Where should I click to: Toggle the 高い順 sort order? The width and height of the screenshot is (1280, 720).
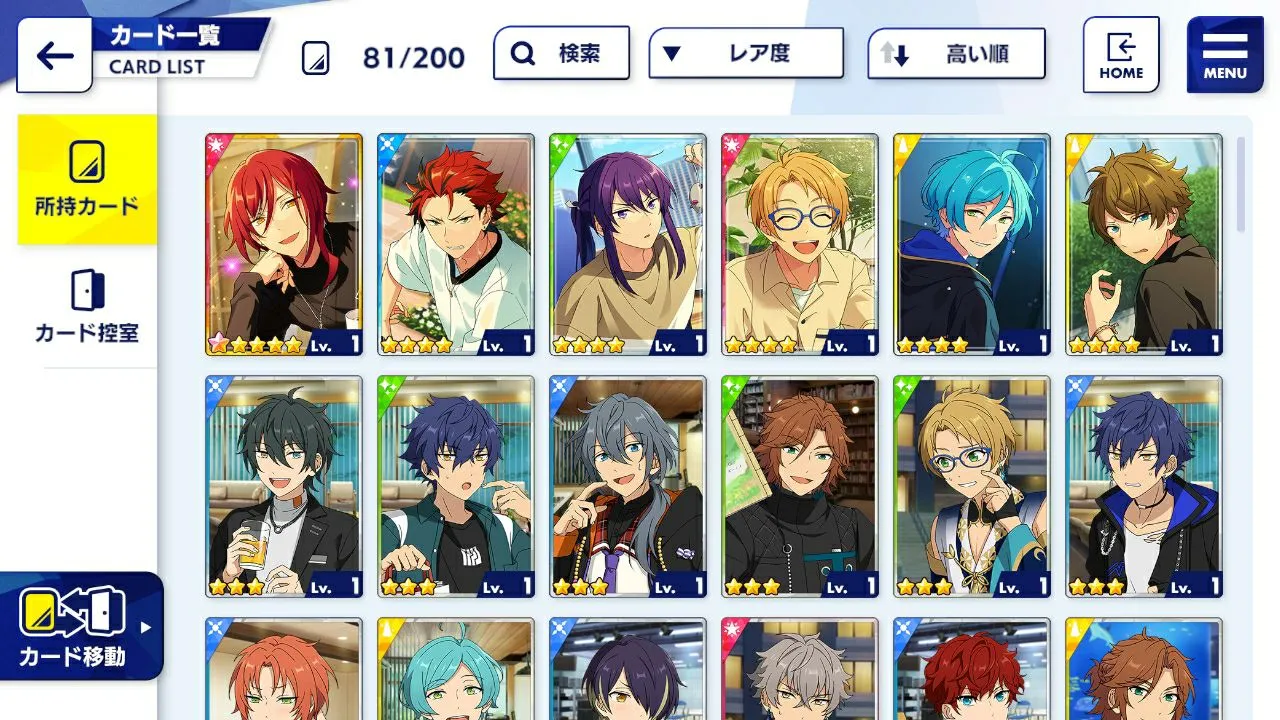pyautogui.click(x=955, y=54)
